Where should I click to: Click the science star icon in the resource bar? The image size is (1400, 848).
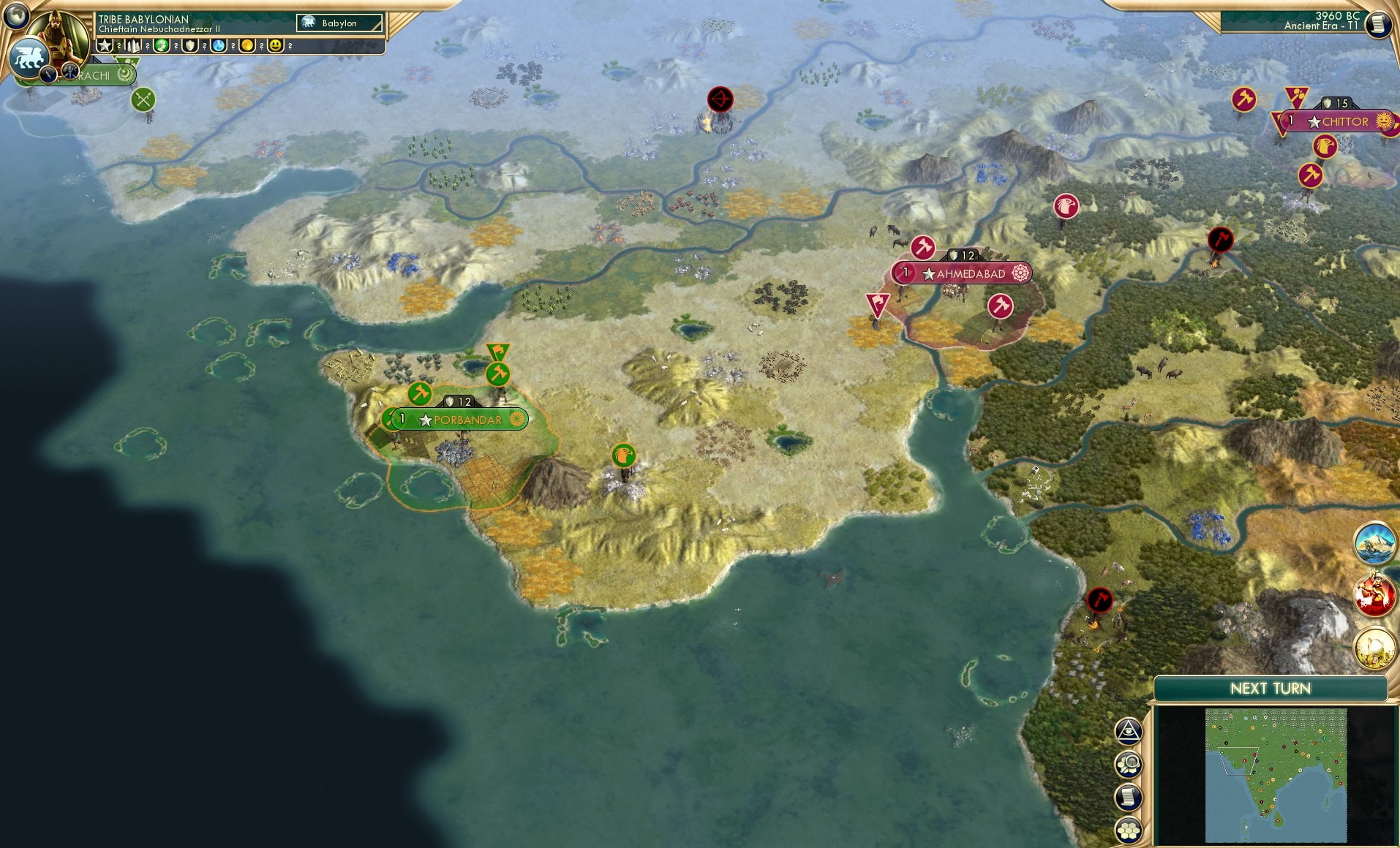pyautogui.click(x=103, y=45)
